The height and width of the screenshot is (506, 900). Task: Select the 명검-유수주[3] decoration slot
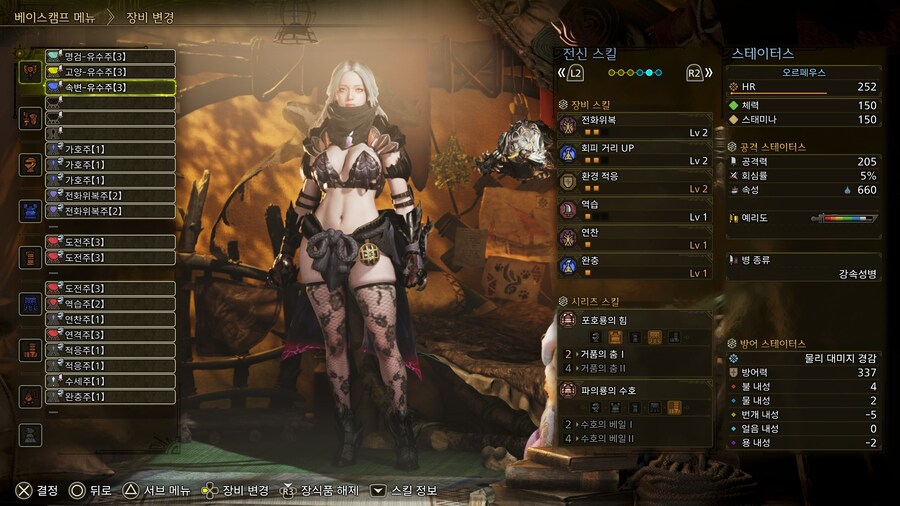coord(109,57)
